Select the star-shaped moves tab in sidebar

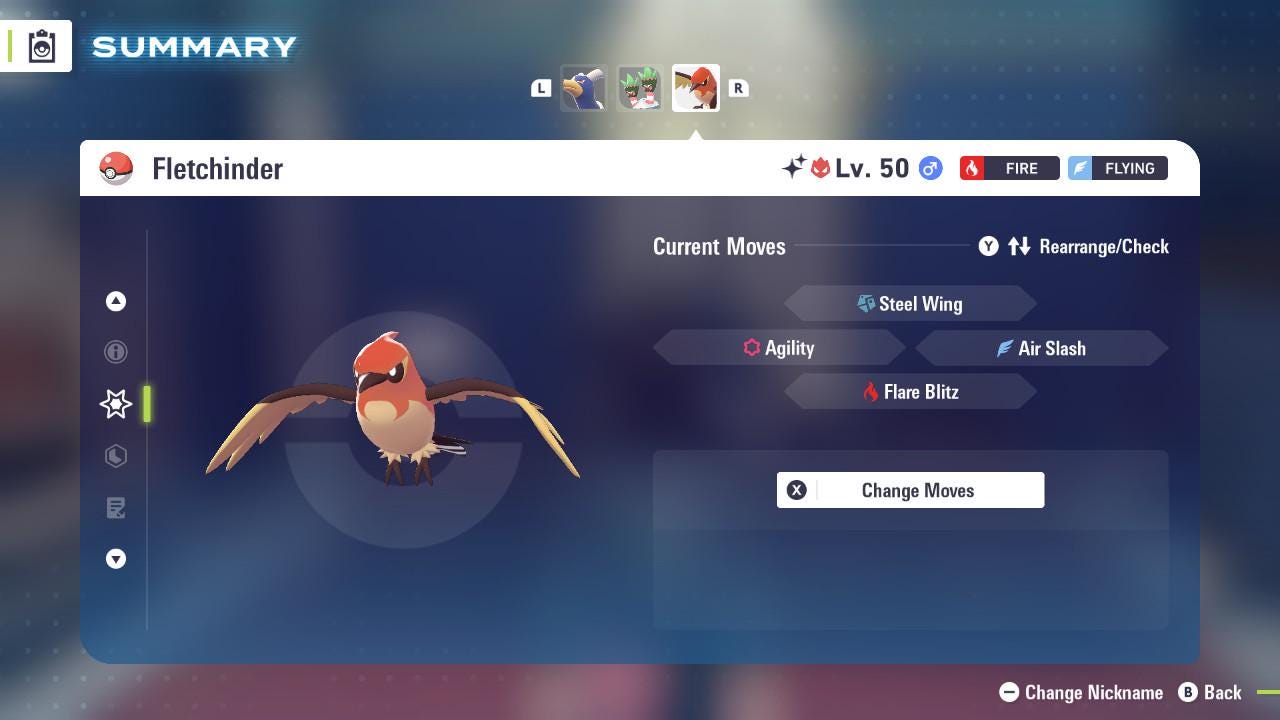tap(116, 404)
